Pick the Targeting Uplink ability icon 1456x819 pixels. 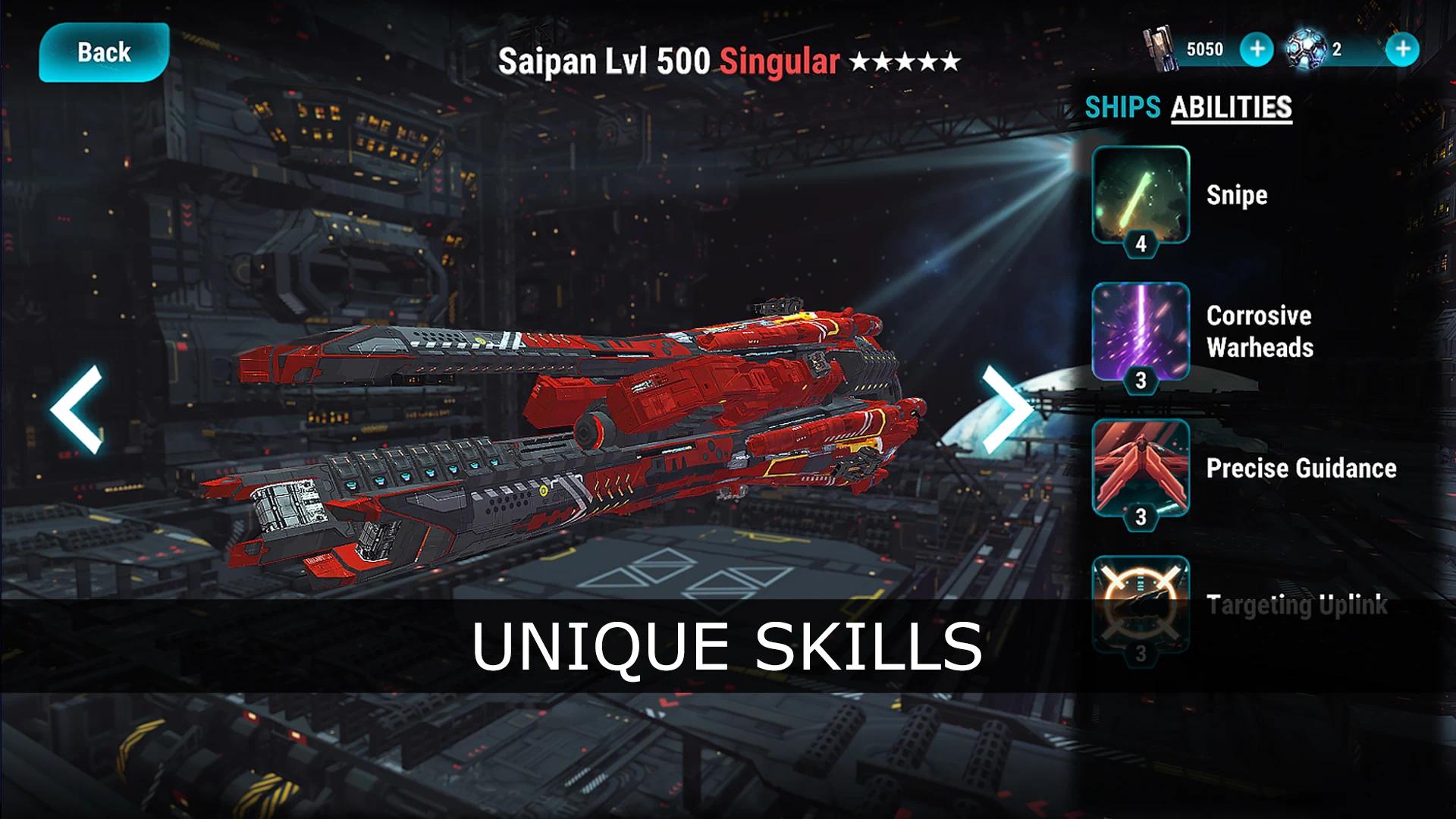(x=1140, y=604)
